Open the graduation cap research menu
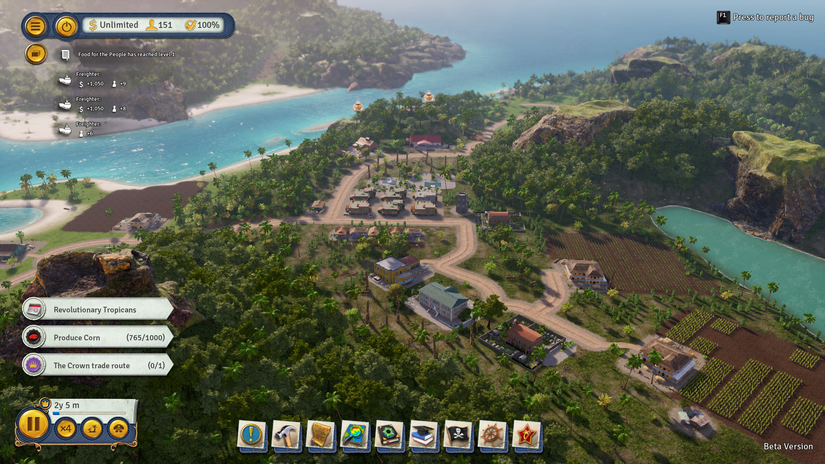The image size is (825, 464). point(423,435)
